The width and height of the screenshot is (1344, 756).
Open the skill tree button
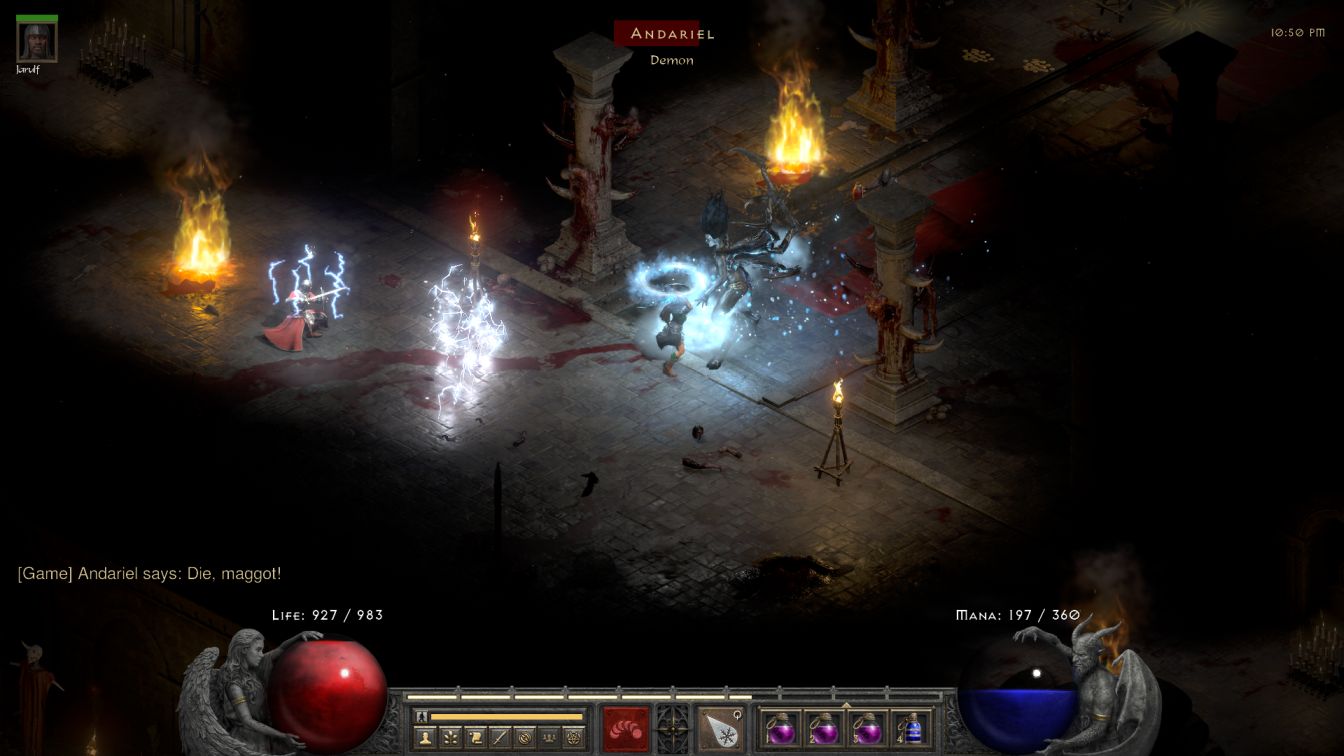point(450,738)
